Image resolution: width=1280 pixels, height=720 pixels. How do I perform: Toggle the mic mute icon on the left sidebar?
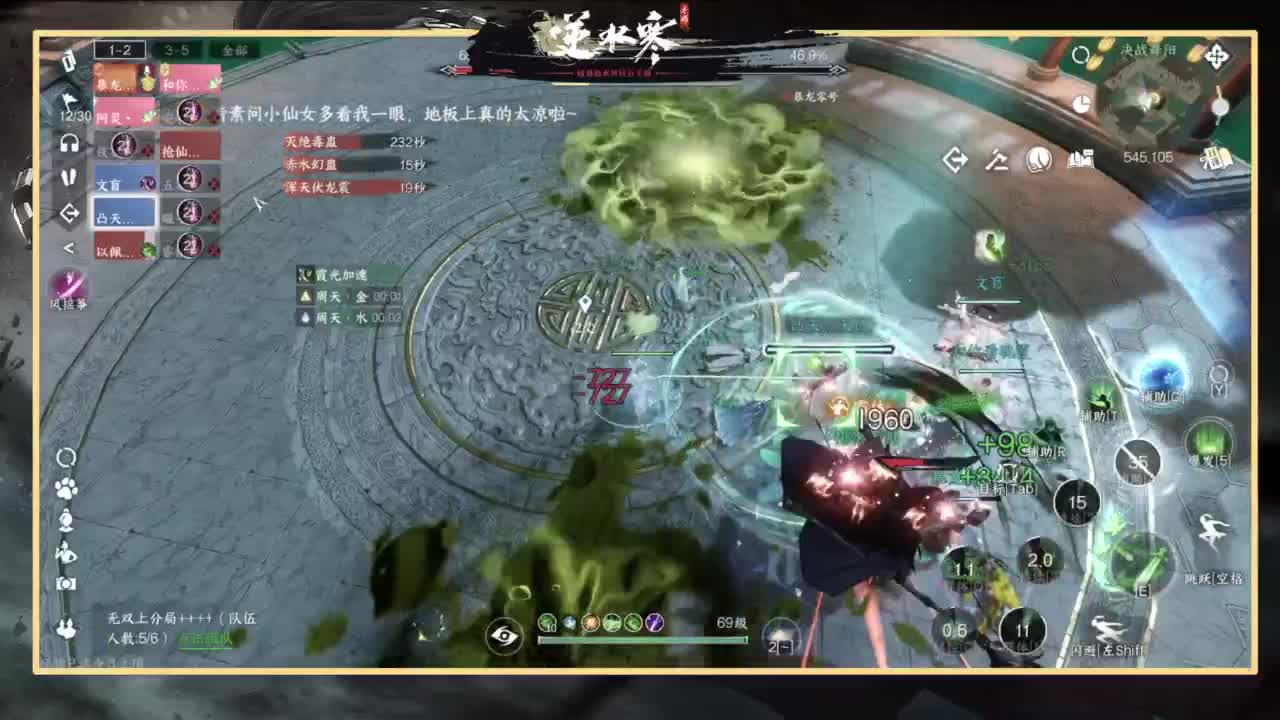(x=70, y=177)
